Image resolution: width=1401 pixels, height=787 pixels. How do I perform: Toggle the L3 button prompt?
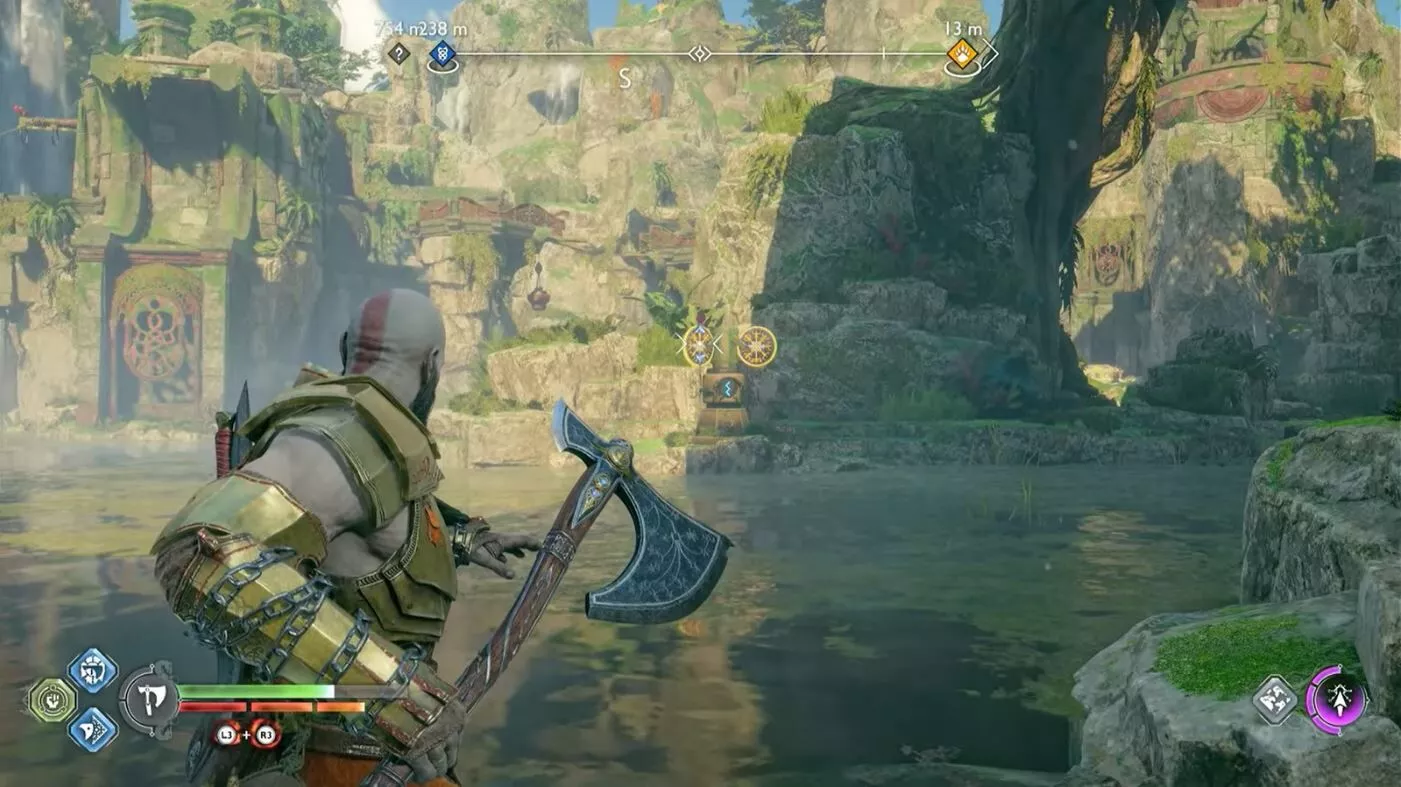click(228, 734)
